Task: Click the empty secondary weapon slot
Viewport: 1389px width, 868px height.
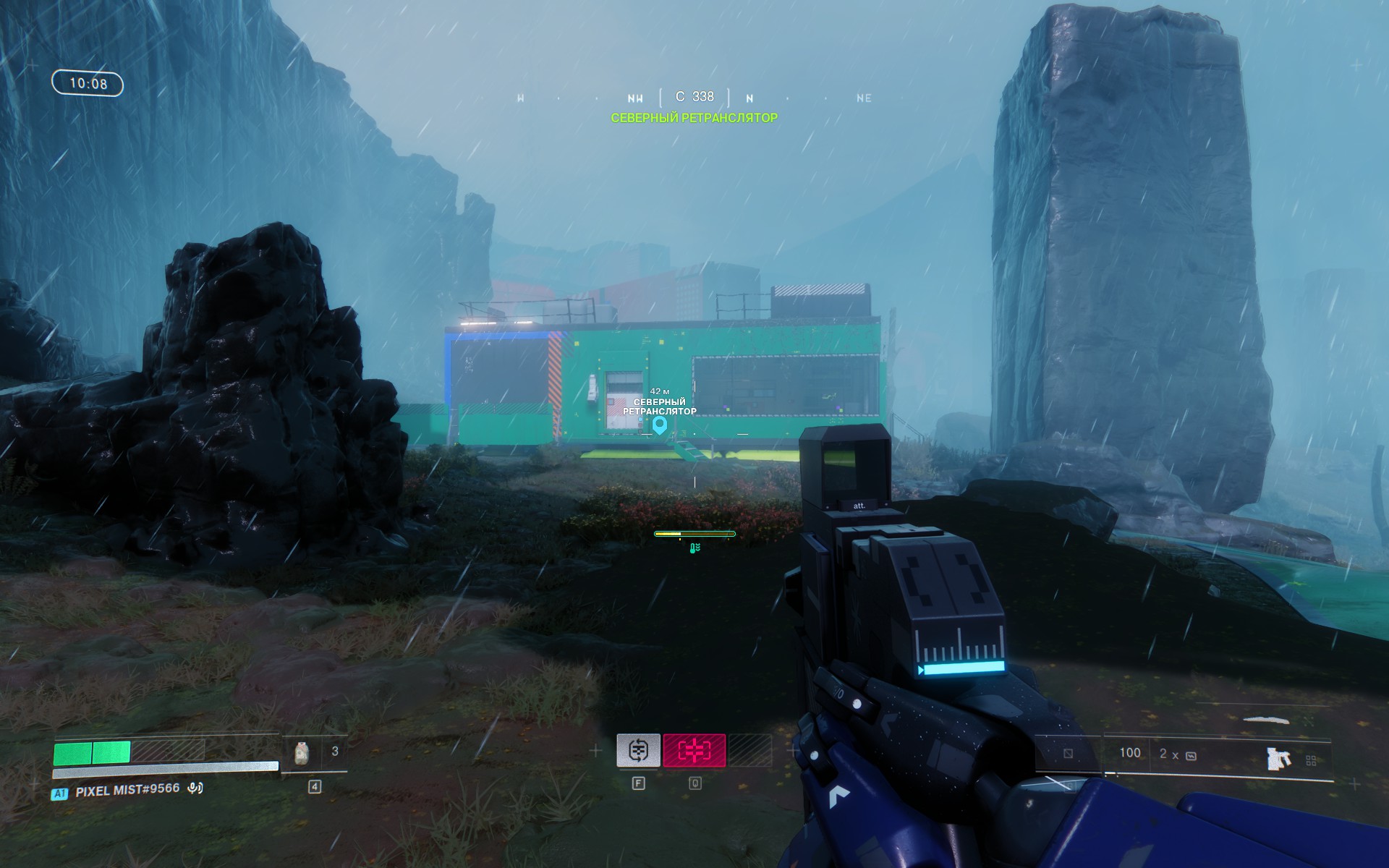Action: coord(1069,754)
